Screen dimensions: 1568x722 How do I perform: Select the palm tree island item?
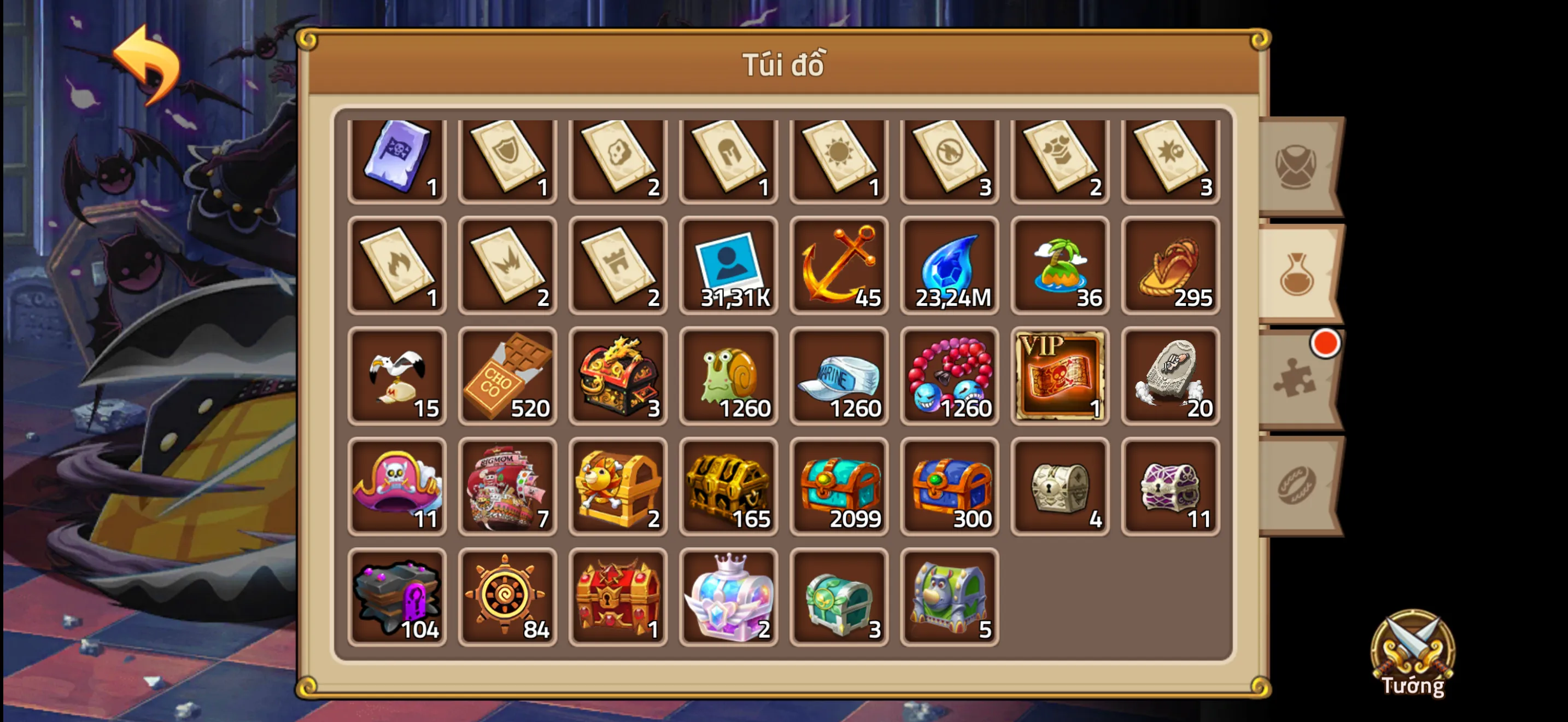(1060, 266)
